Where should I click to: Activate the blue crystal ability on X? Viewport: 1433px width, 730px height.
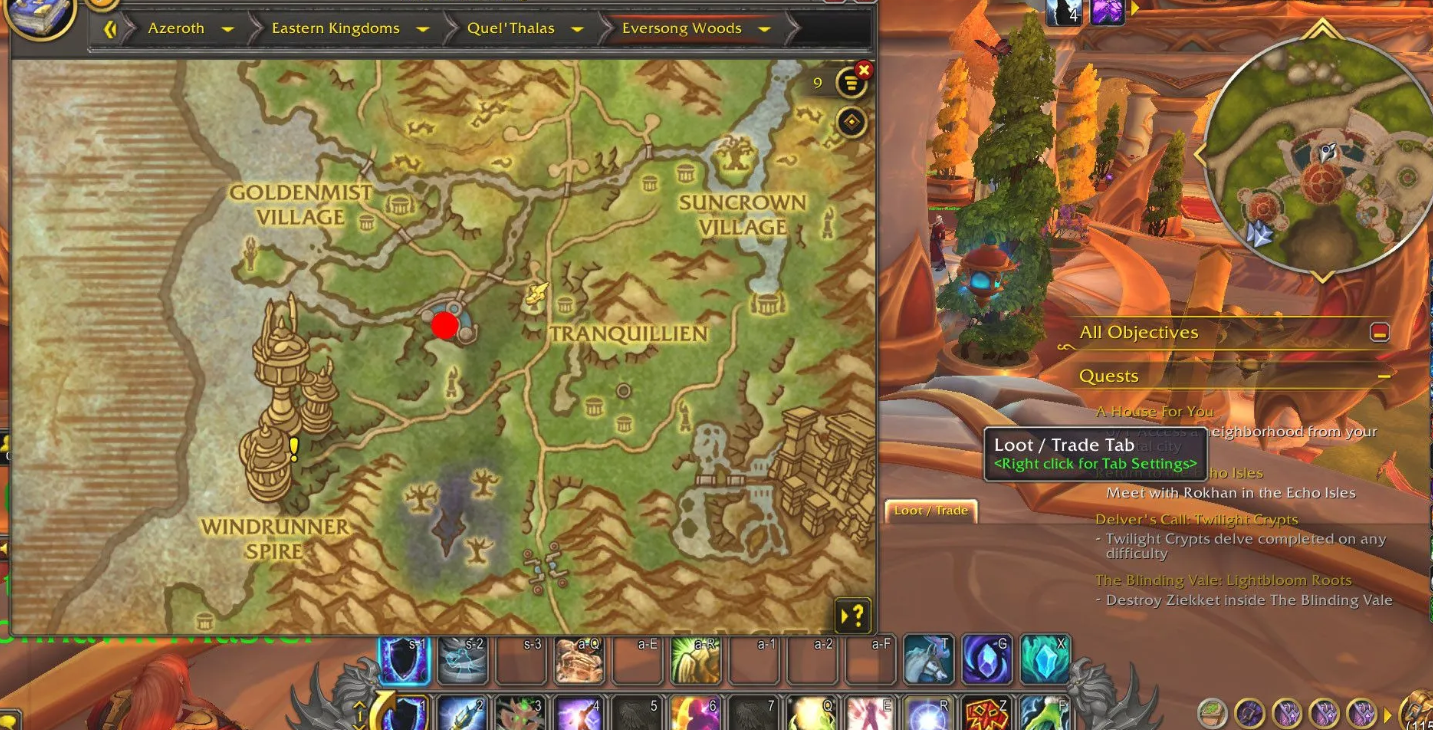1044,660
